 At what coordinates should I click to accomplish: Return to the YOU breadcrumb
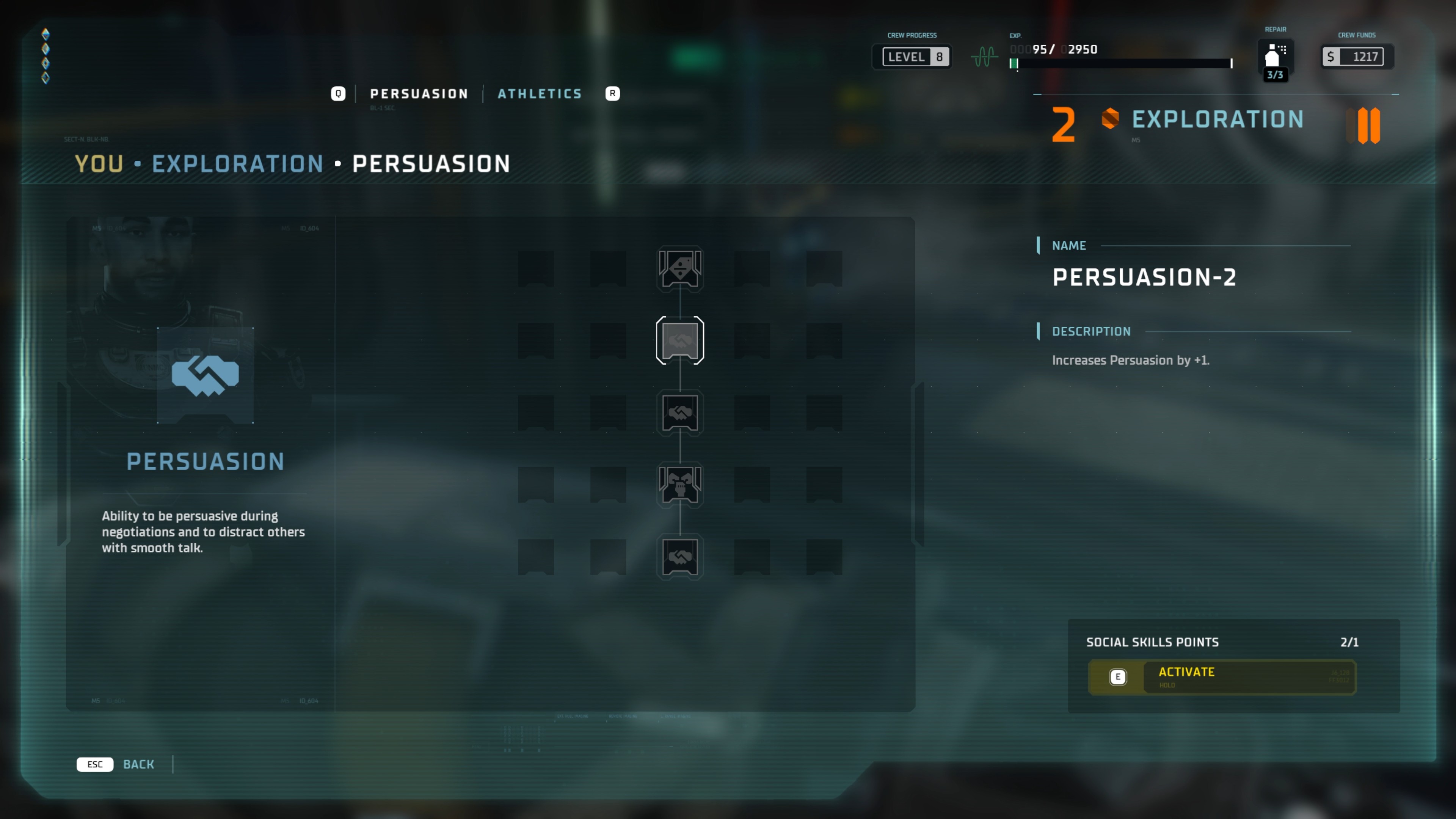coord(99,164)
